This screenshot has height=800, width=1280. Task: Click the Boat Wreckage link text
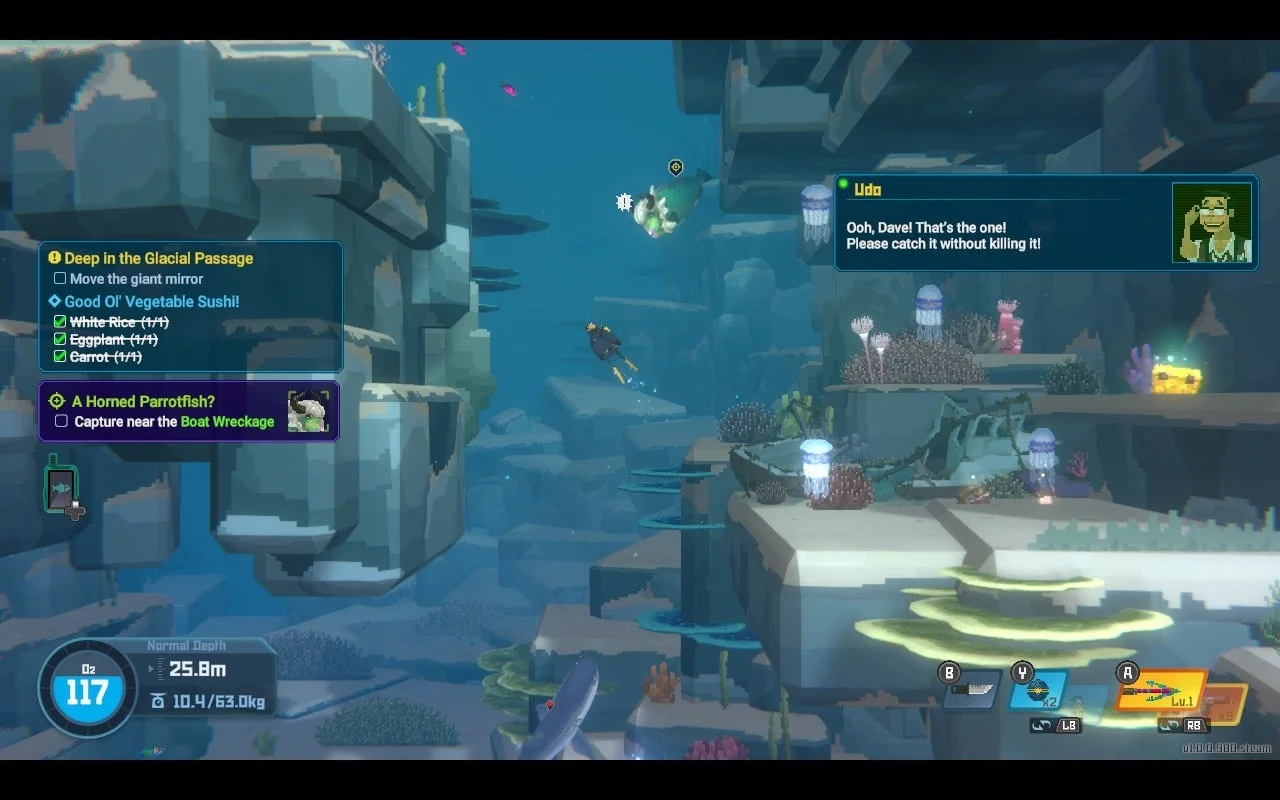[228, 422]
